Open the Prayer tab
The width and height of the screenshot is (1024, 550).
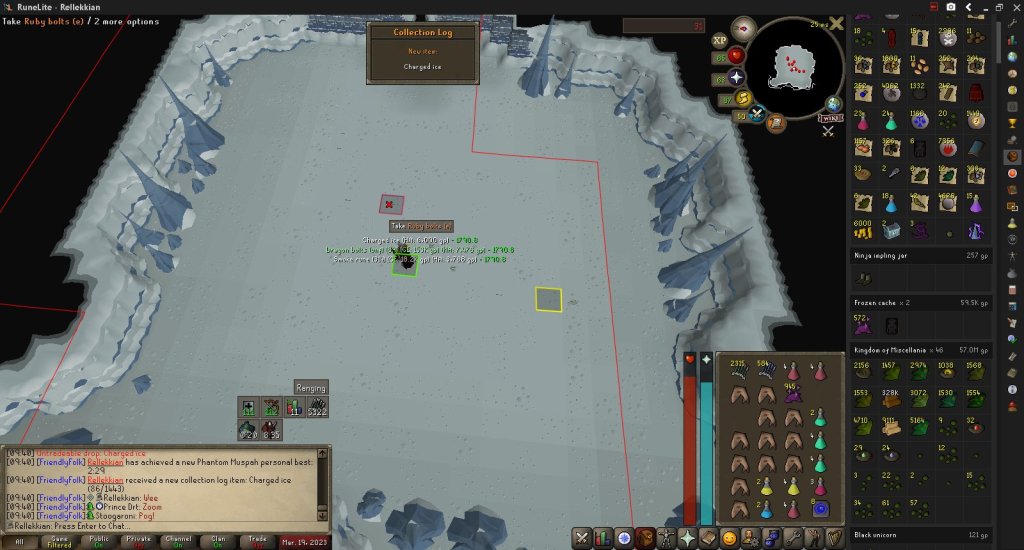688,538
